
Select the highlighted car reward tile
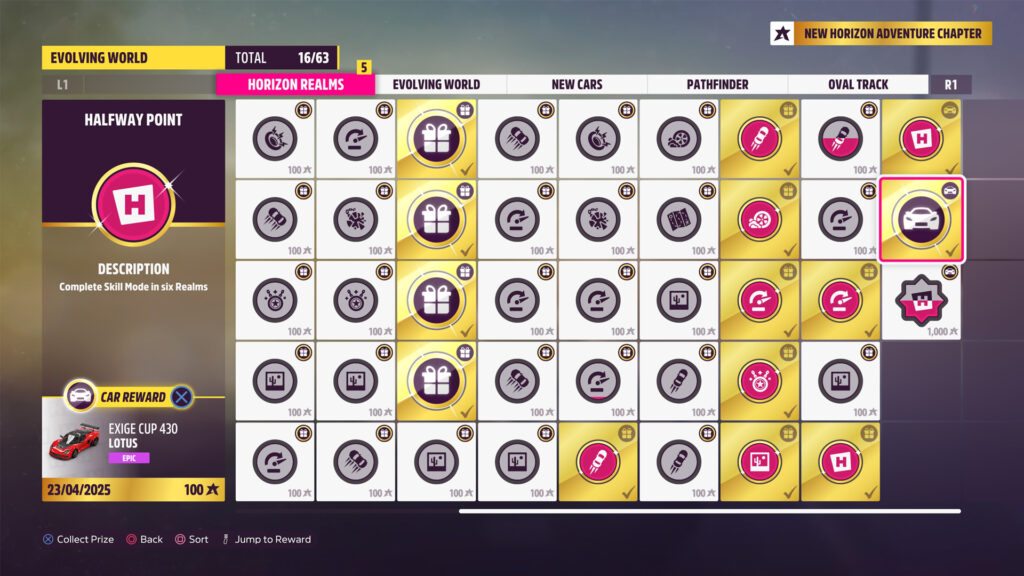(921, 219)
